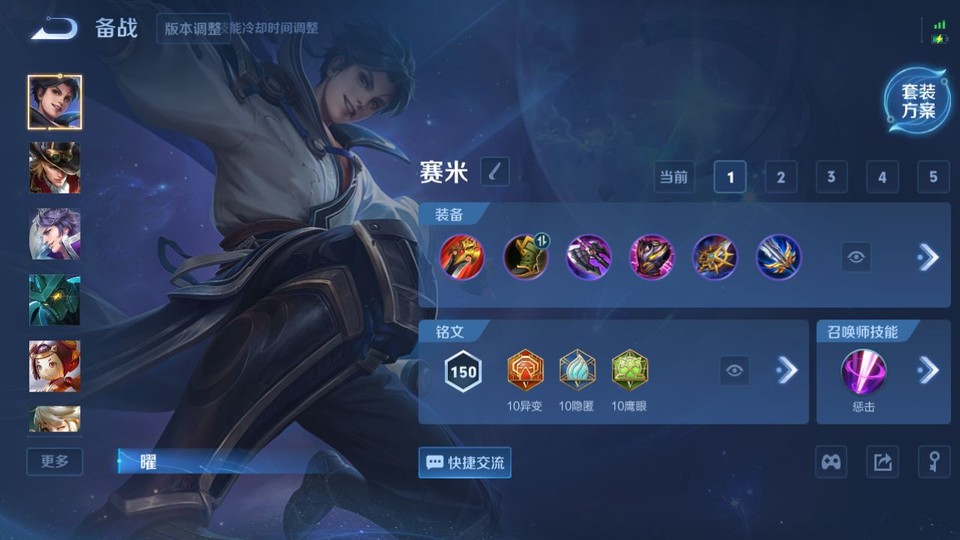Click the share icon button
960x540 pixels.
pyautogui.click(x=882, y=462)
